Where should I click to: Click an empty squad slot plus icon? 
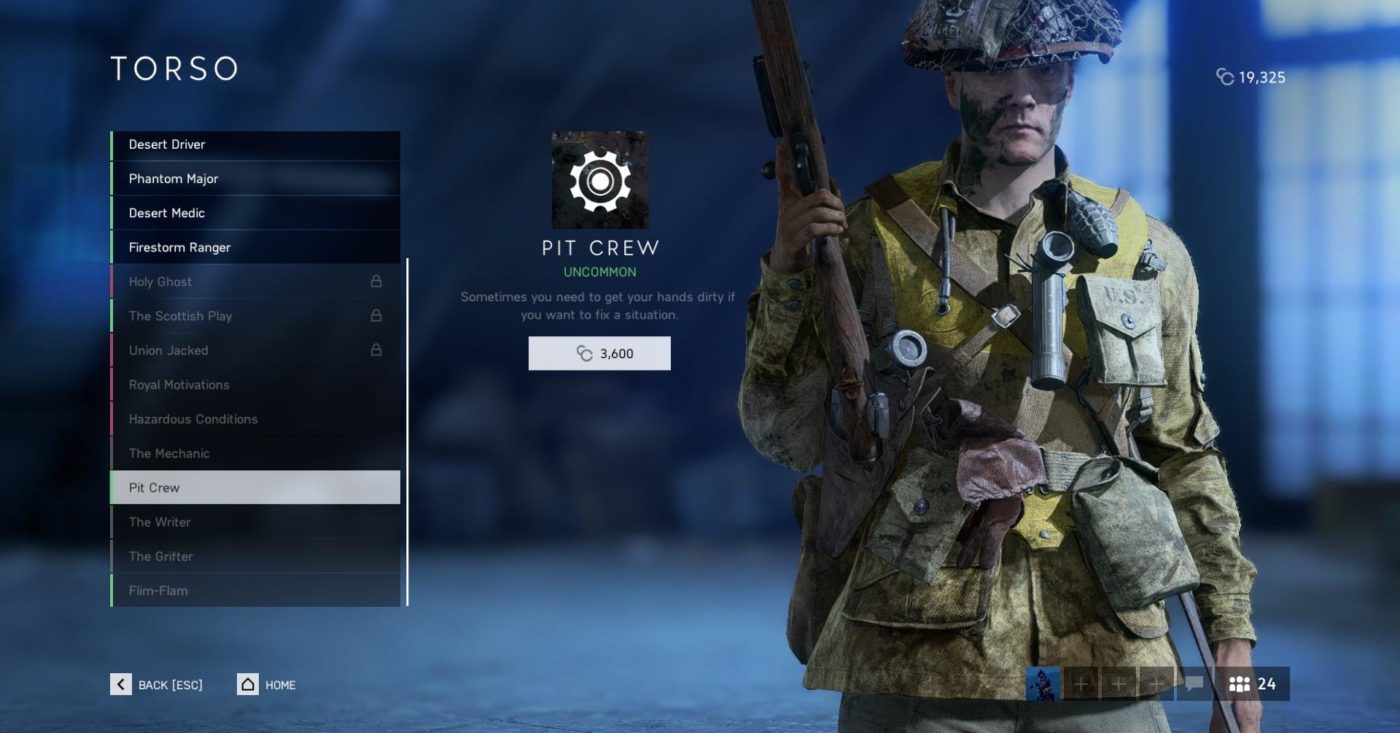point(1083,684)
